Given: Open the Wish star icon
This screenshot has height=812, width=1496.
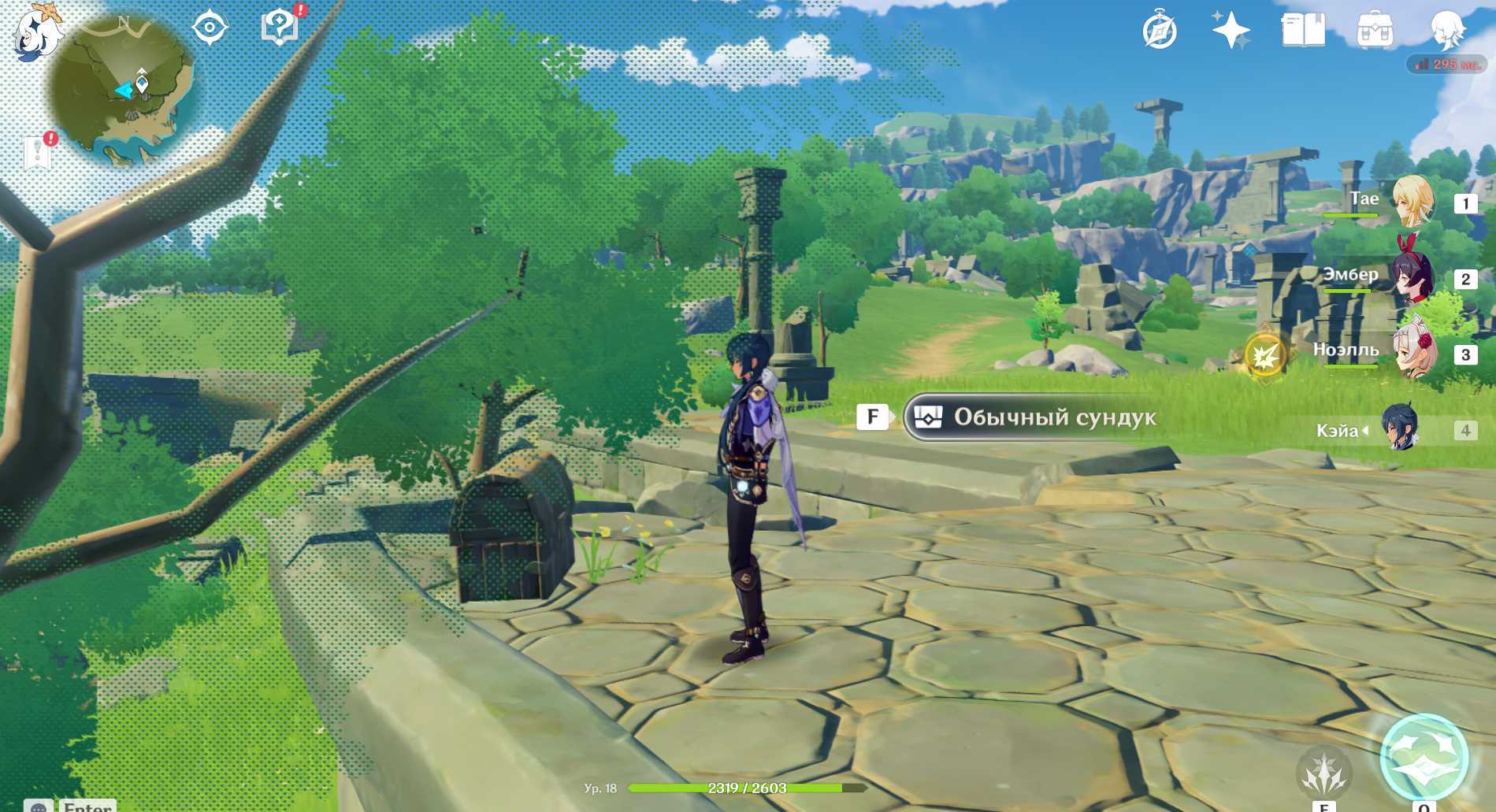Looking at the screenshot, I should [x=1231, y=32].
